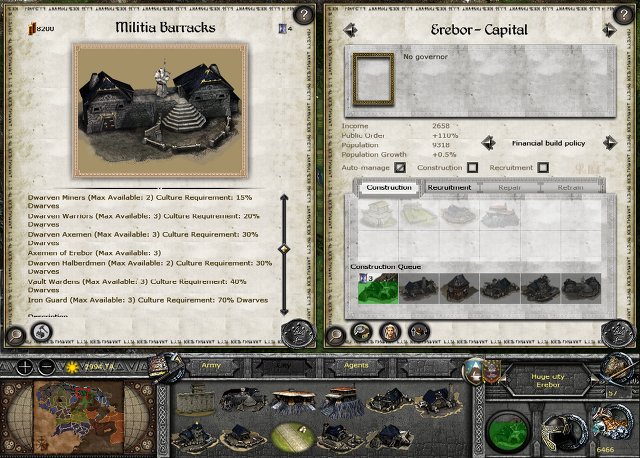This screenshot has height=458, width=640.
Task: Open the Army tab on the bottom bar
Action: pyautogui.click(x=209, y=367)
